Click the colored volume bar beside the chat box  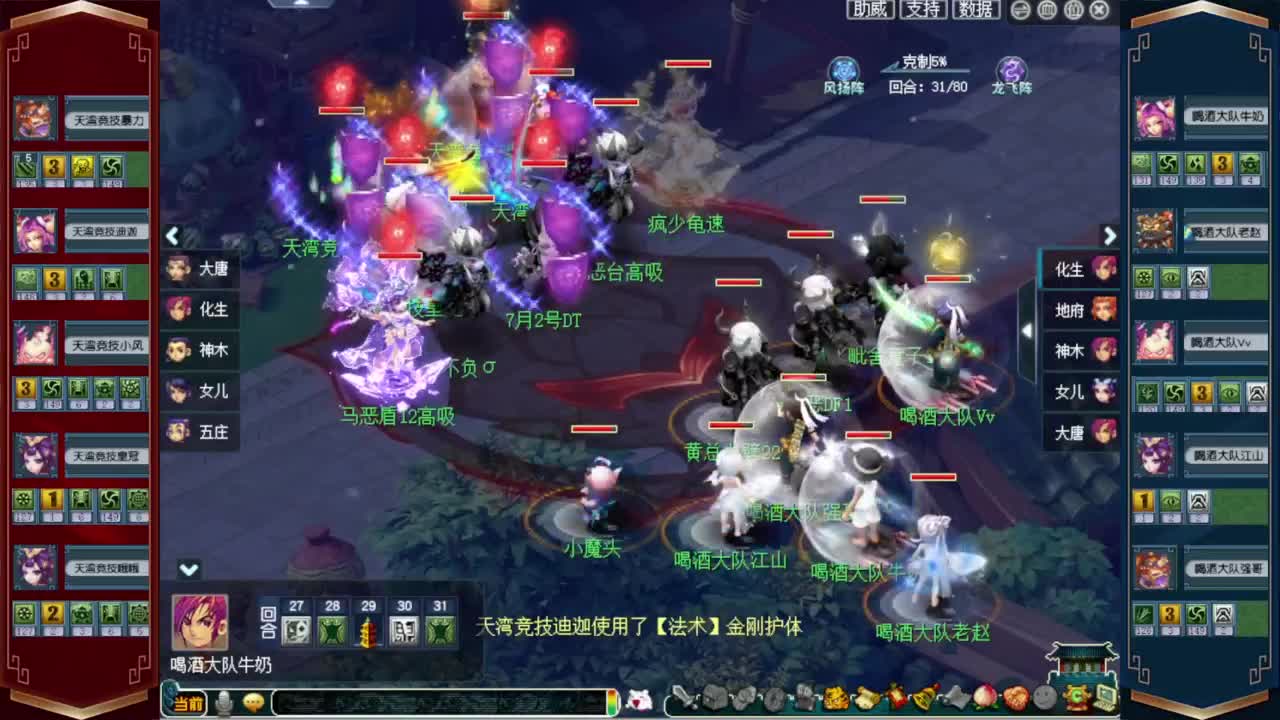tap(611, 701)
